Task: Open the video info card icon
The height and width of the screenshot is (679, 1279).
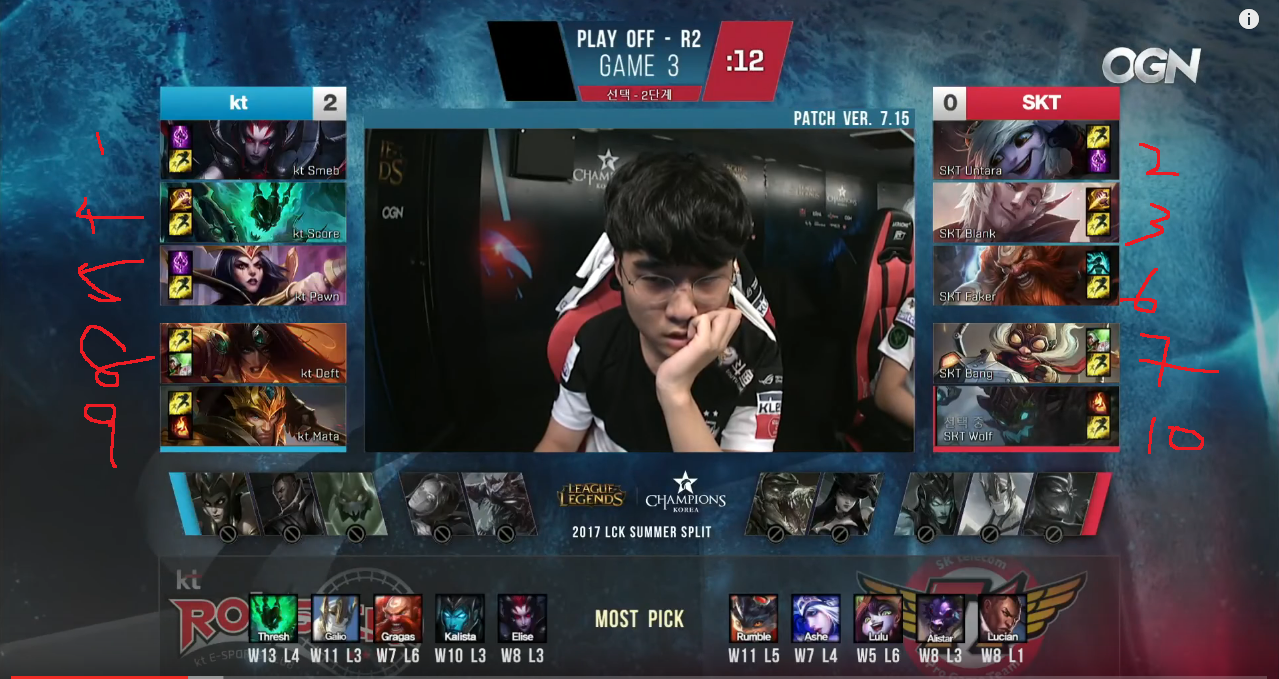Action: tap(1249, 19)
